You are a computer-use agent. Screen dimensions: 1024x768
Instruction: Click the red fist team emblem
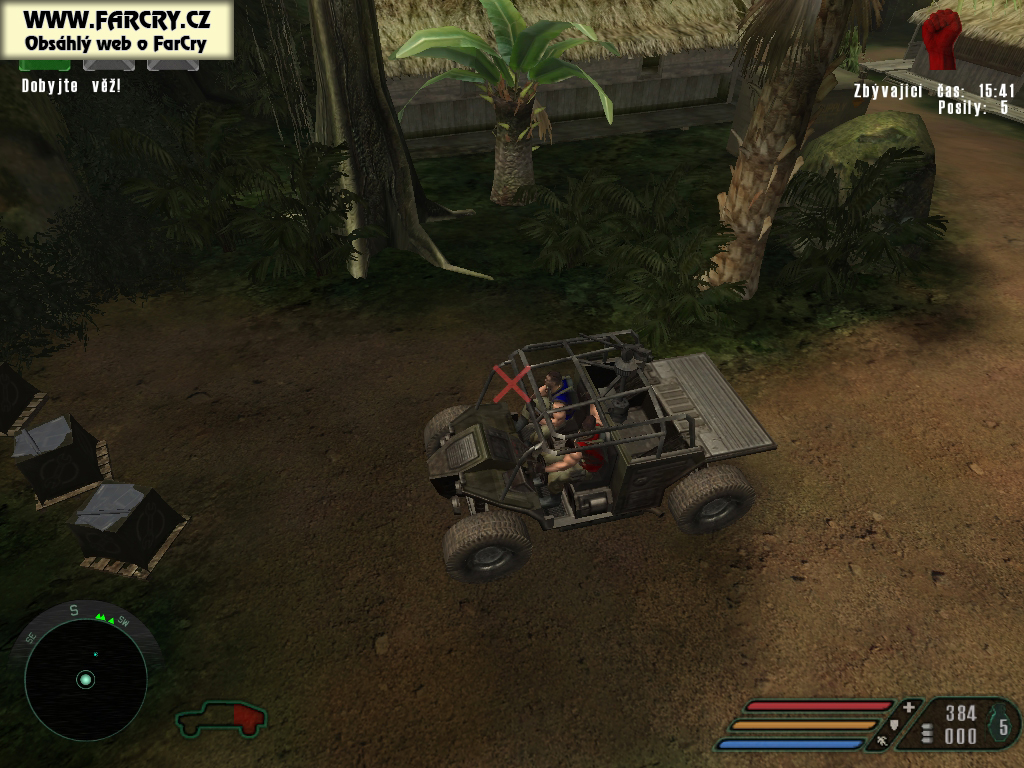pos(940,39)
